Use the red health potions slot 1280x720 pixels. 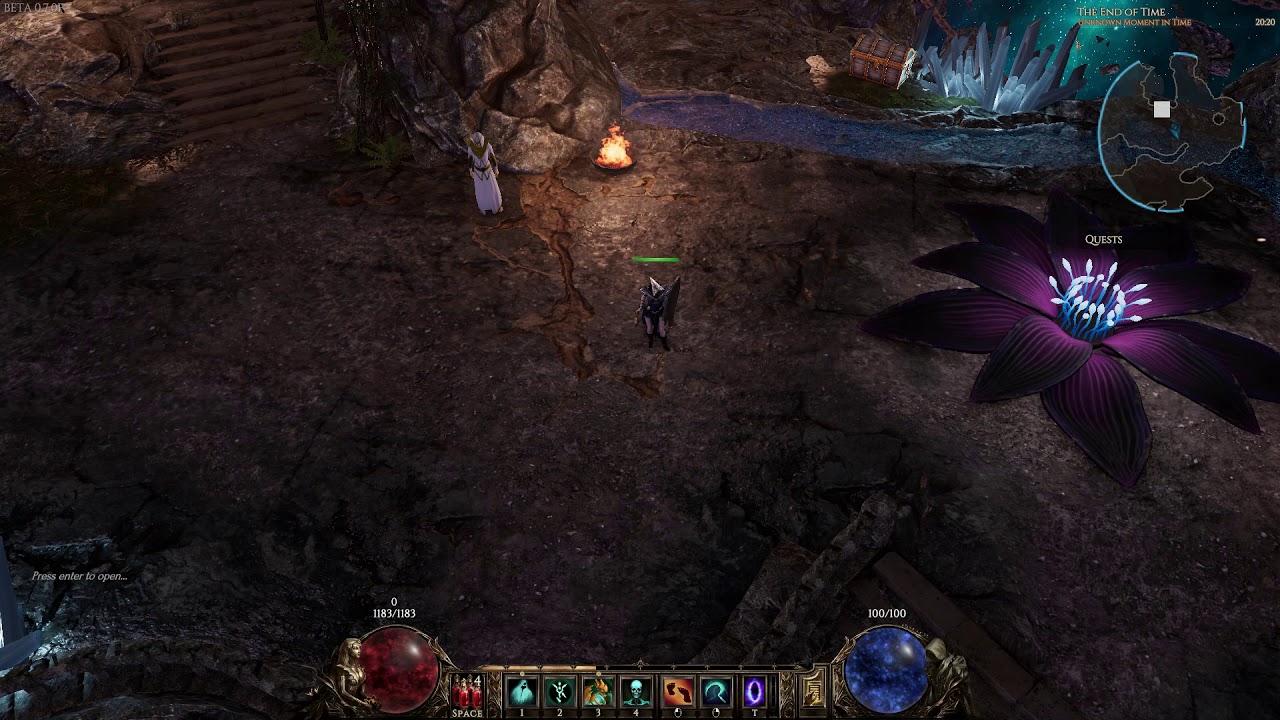[x=466, y=692]
